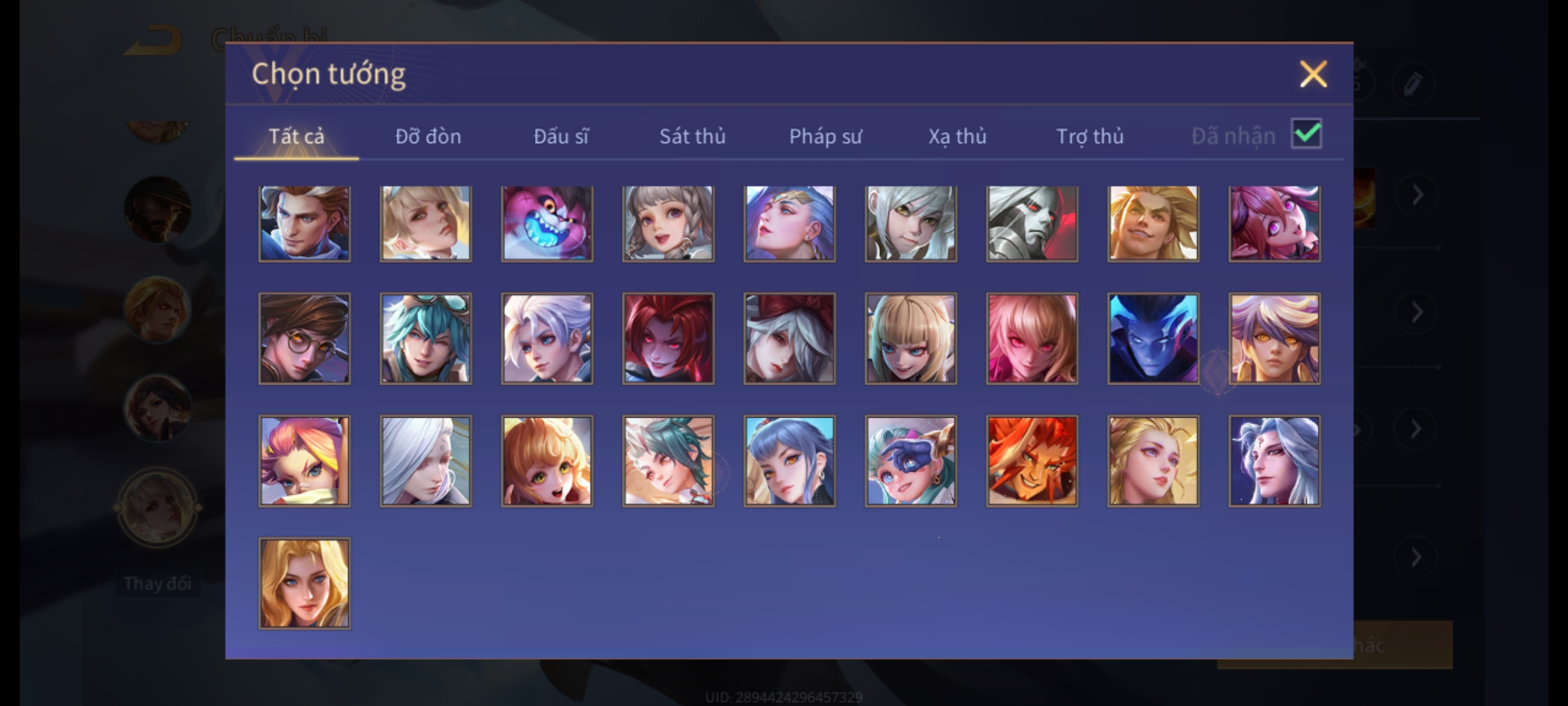This screenshot has width=1568, height=706.
Task: Choose the silver armored red-eyed hero portrait
Action: click(1032, 224)
